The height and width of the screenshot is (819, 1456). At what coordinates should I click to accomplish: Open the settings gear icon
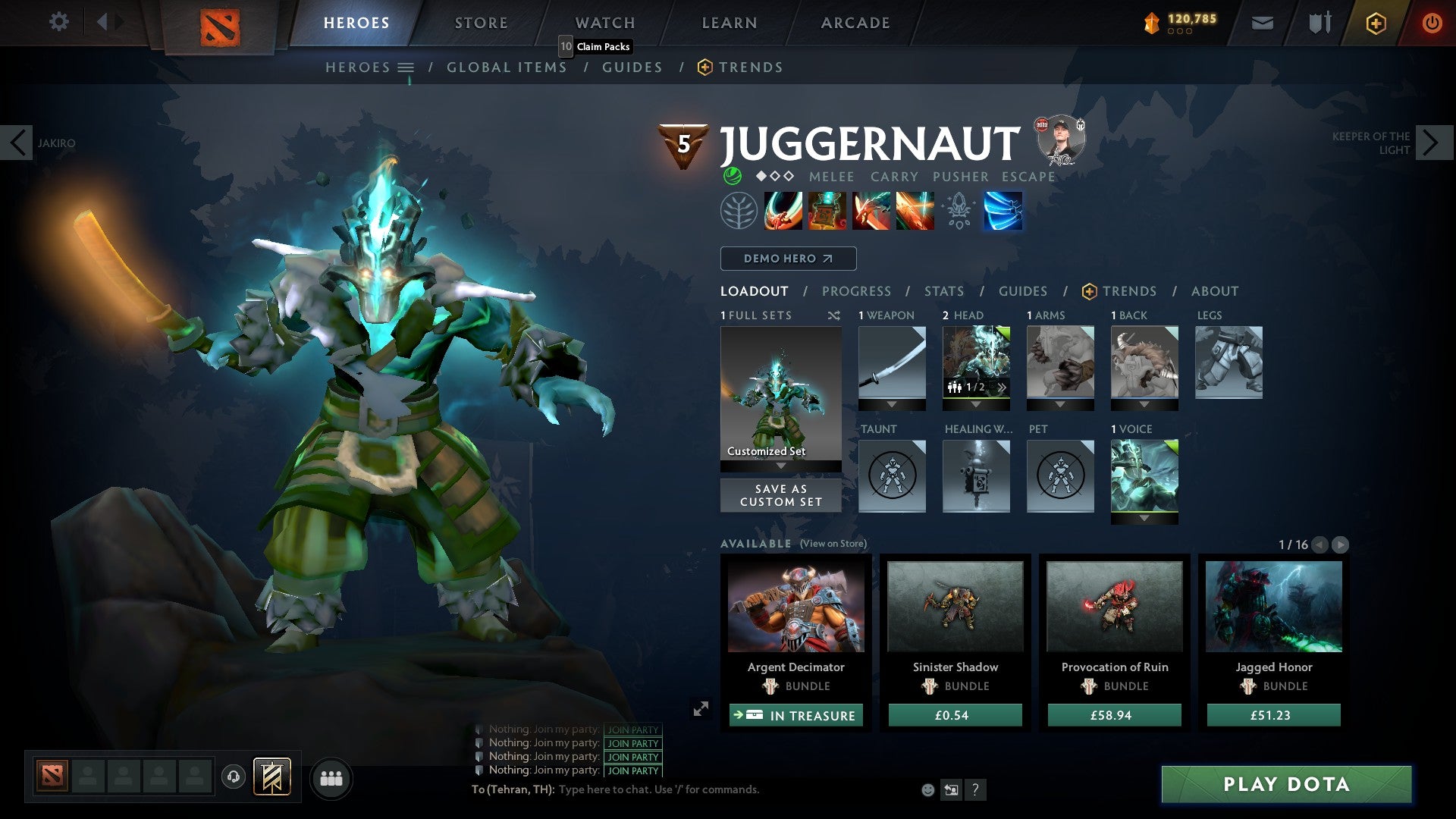pos(58,22)
